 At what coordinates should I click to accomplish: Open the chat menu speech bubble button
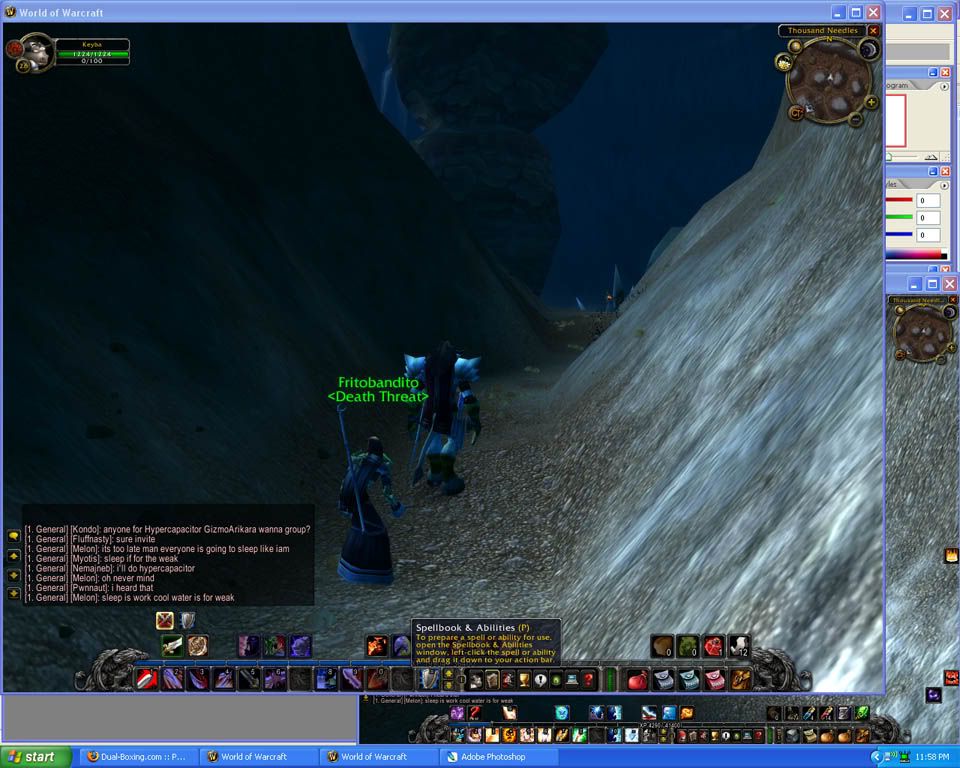(14, 536)
